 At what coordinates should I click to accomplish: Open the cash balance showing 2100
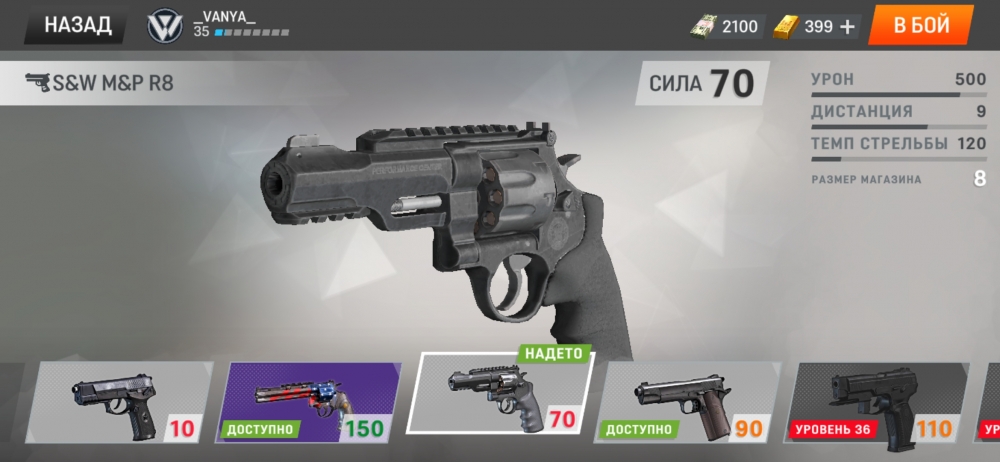click(x=725, y=27)
